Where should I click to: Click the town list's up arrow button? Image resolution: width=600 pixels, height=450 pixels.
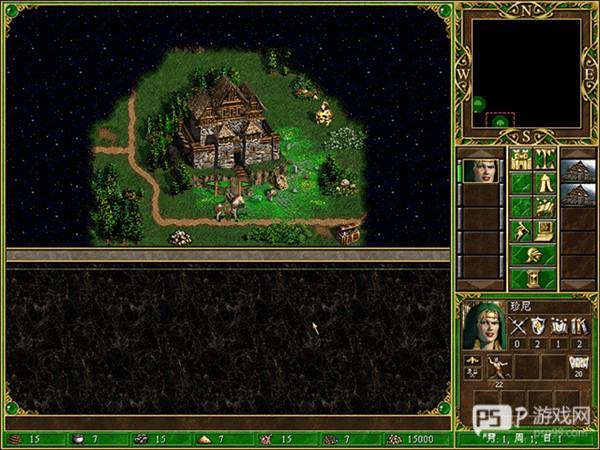click(x=576, y=152)
